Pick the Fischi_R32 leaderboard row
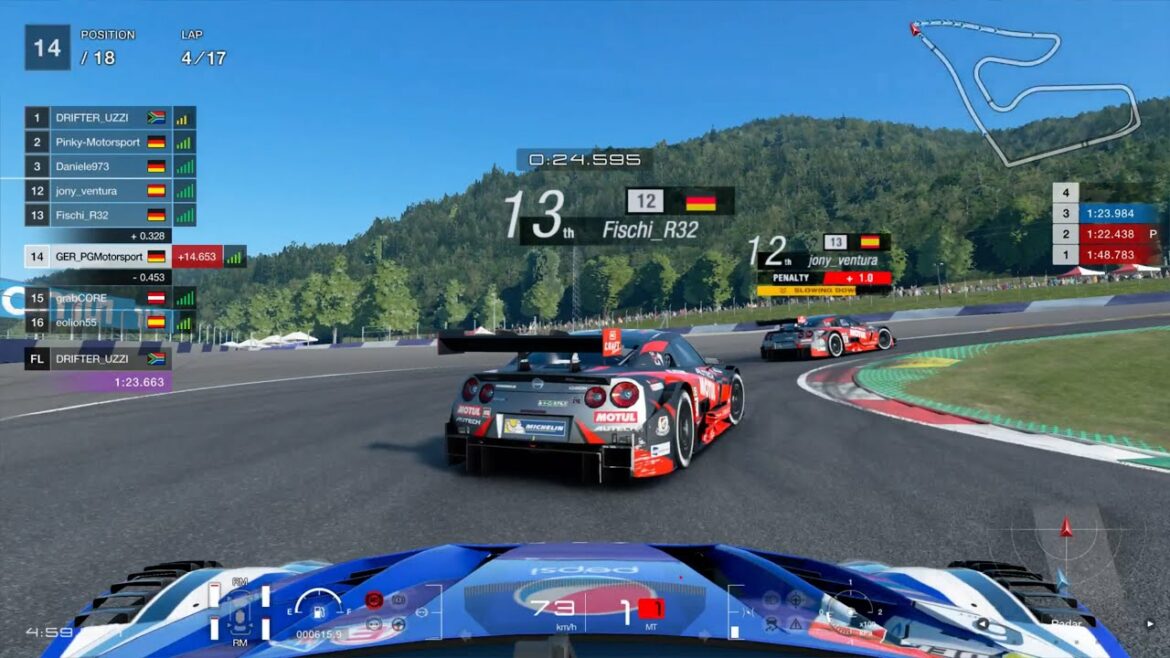This screenshot has width=1170, height=658. click(100, 214)
